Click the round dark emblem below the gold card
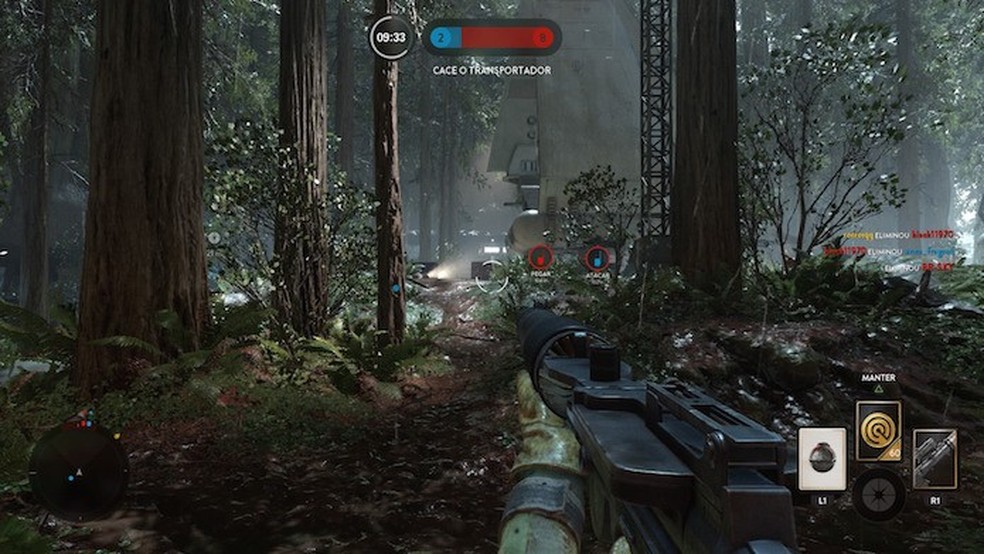The width and height of the screenshot is (984, 554). 878,495
